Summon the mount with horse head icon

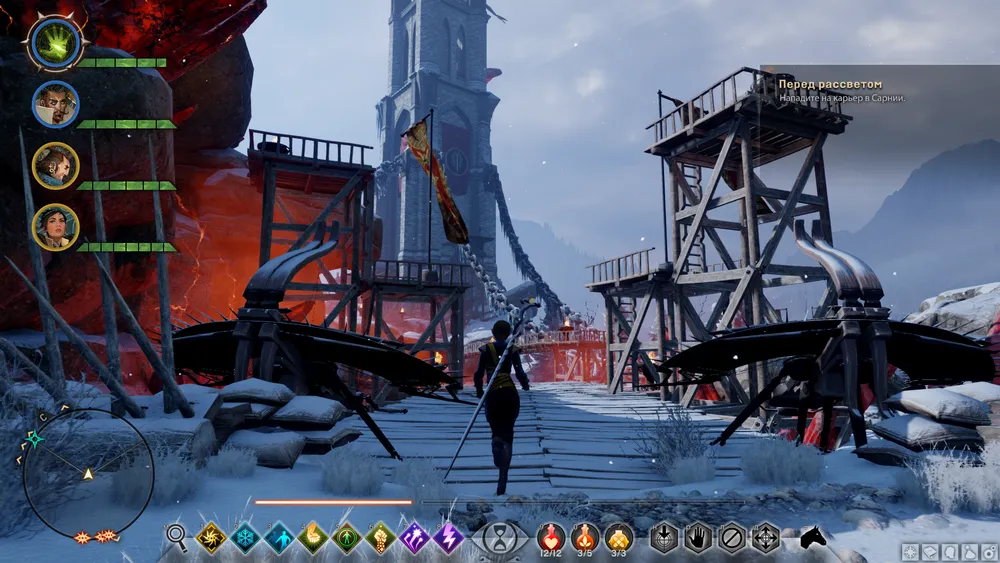point(812,538)
